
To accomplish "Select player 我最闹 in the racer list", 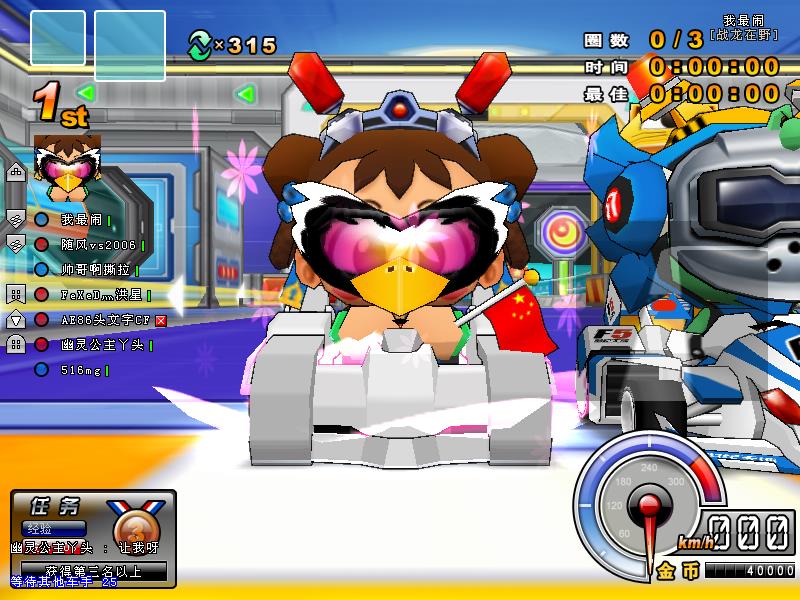I will click(x=81, y=220).
